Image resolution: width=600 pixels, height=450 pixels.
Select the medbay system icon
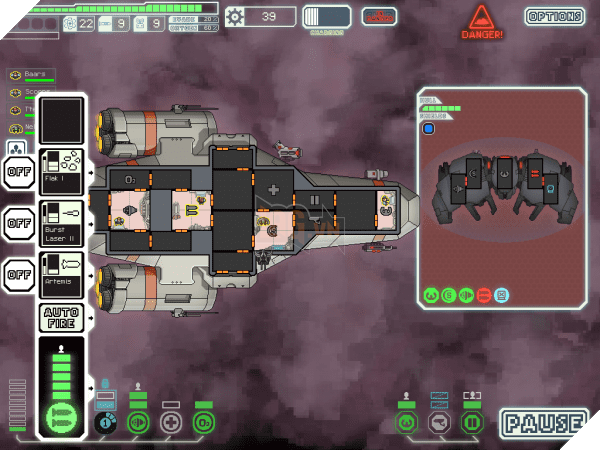coord(171,422)
